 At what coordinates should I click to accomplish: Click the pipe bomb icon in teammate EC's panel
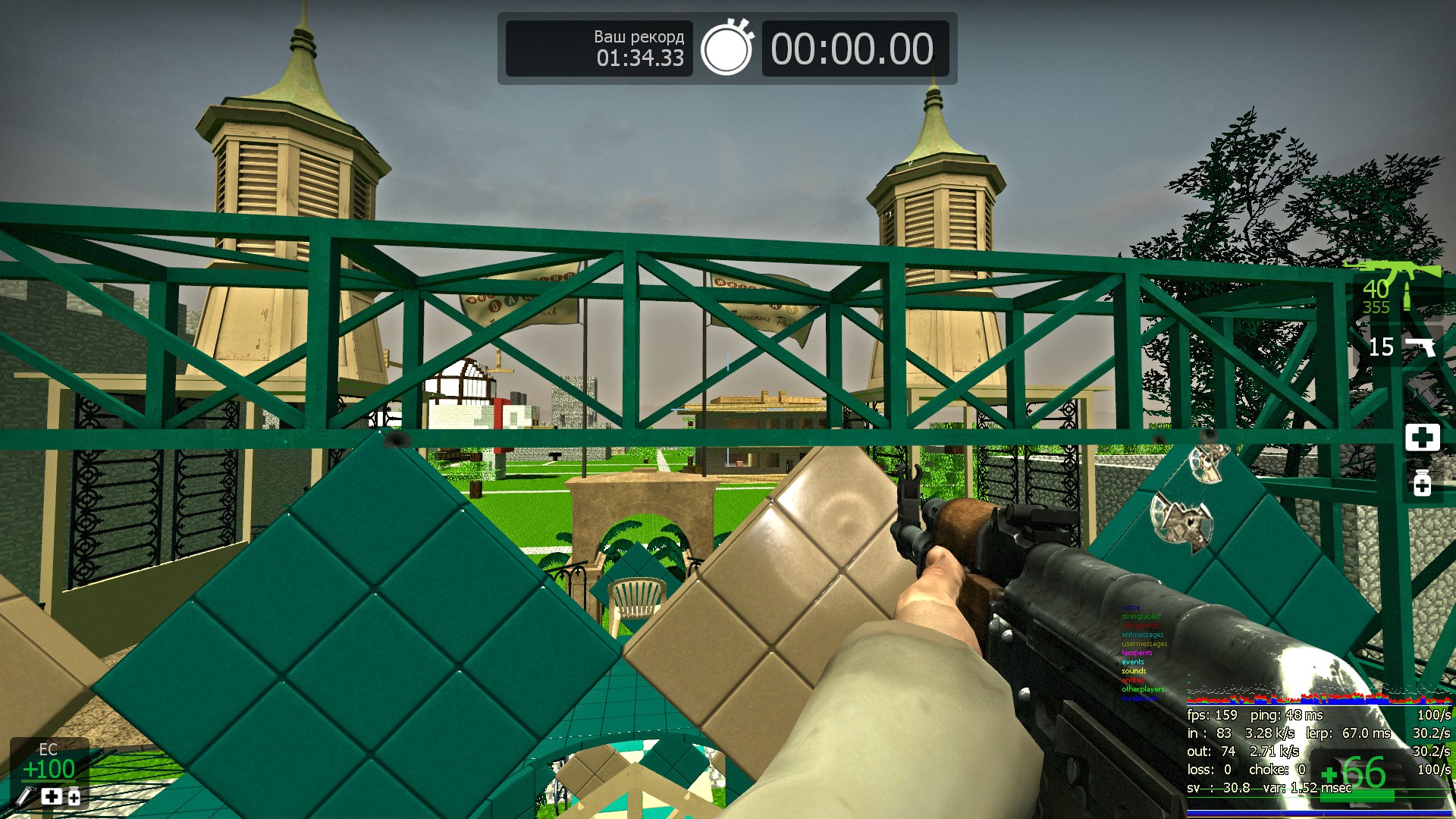point(25,796)
